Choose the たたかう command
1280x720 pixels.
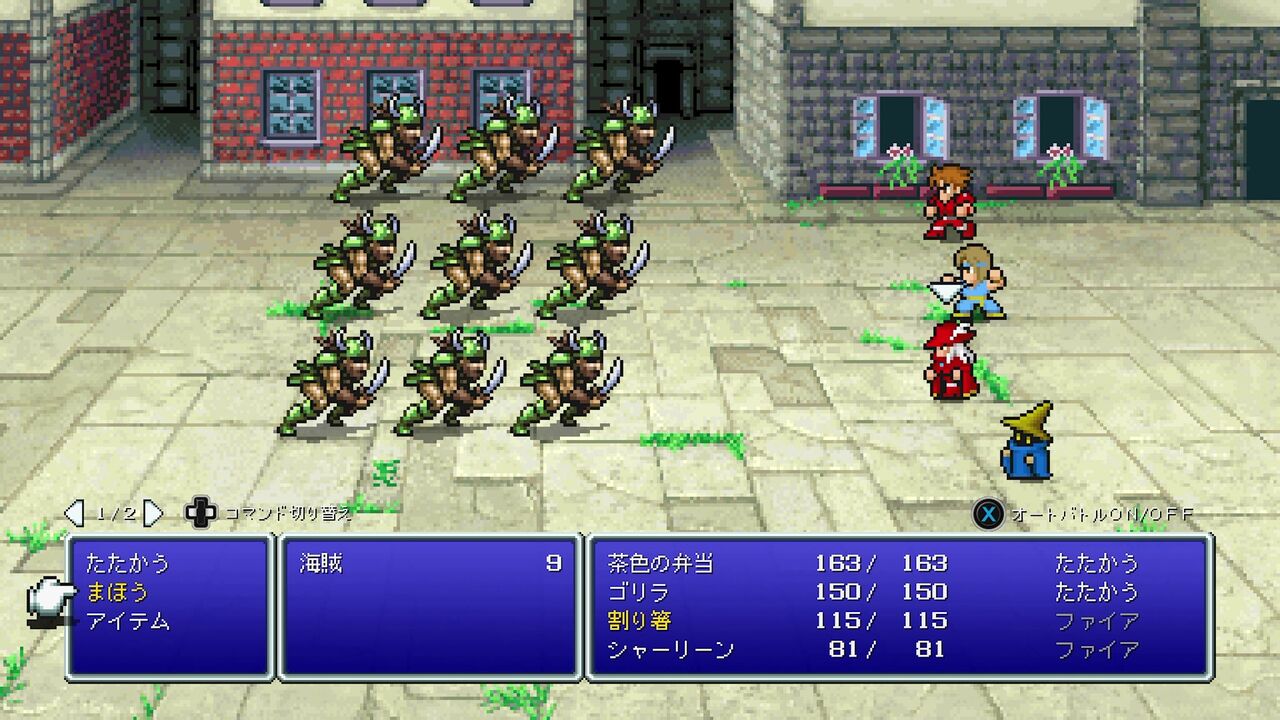point(128,563)
